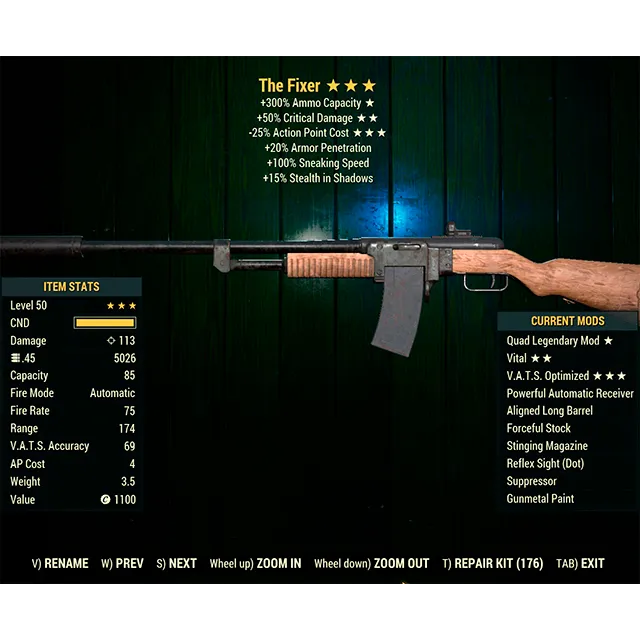
Task: Zoom in on the weapon model
Action: [255, 564]
